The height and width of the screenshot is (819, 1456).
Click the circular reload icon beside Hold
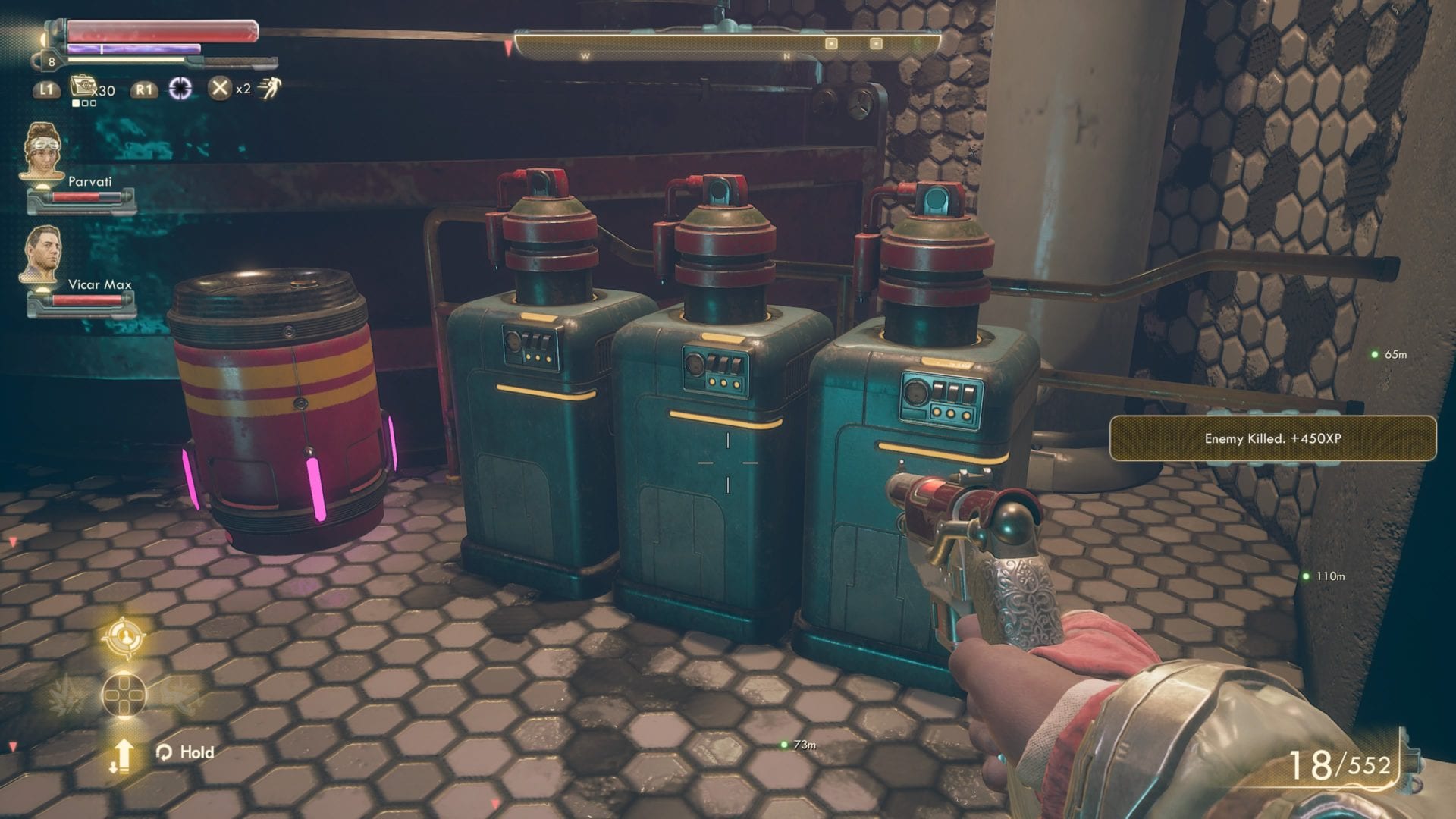pyautogui.click(x=165, y=752)
